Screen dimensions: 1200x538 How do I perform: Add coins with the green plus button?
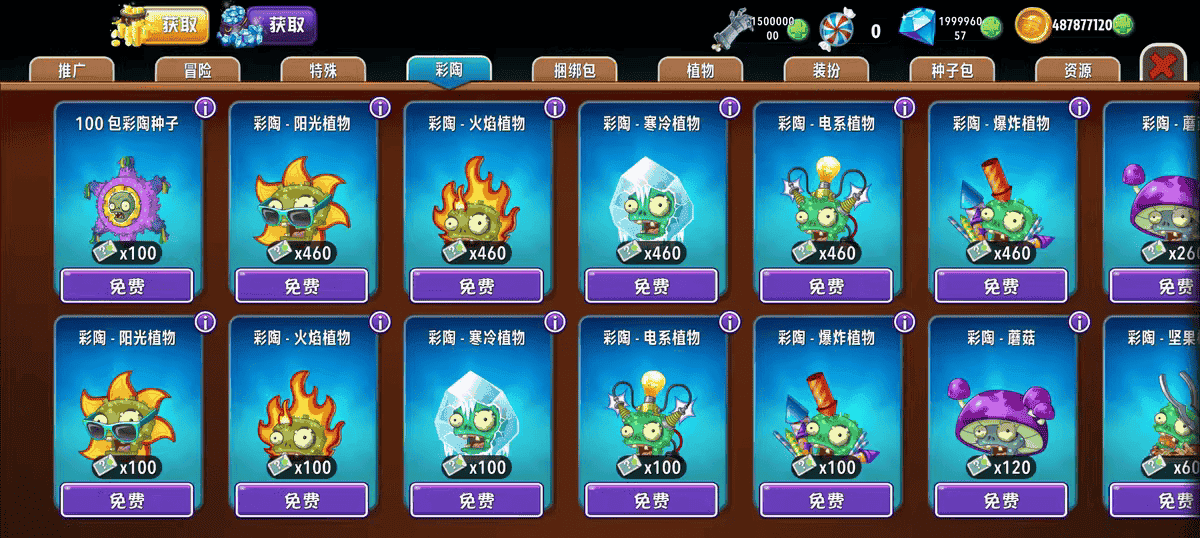tap(1123, 26)
